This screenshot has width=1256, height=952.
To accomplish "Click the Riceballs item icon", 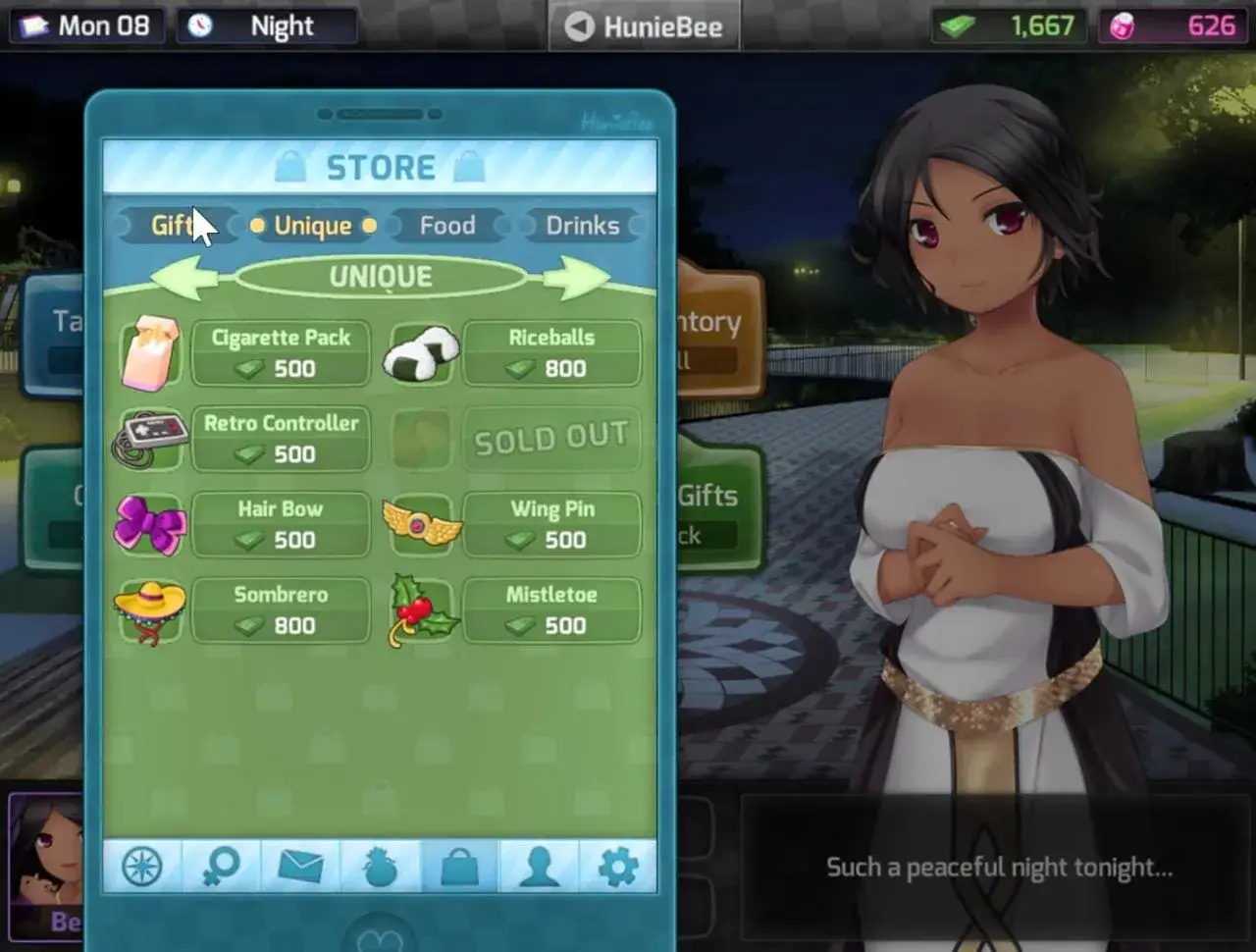I will [421, 353].
